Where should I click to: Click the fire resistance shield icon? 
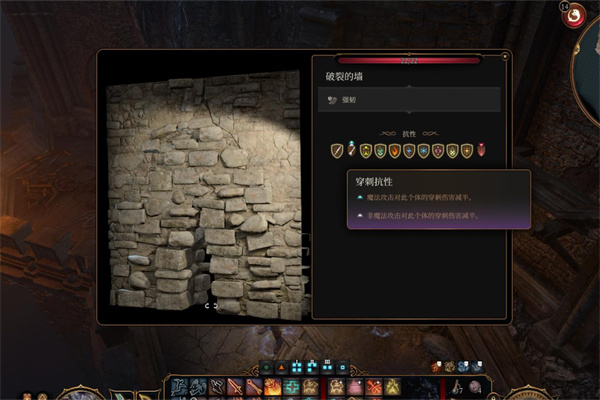coord(395,151)
